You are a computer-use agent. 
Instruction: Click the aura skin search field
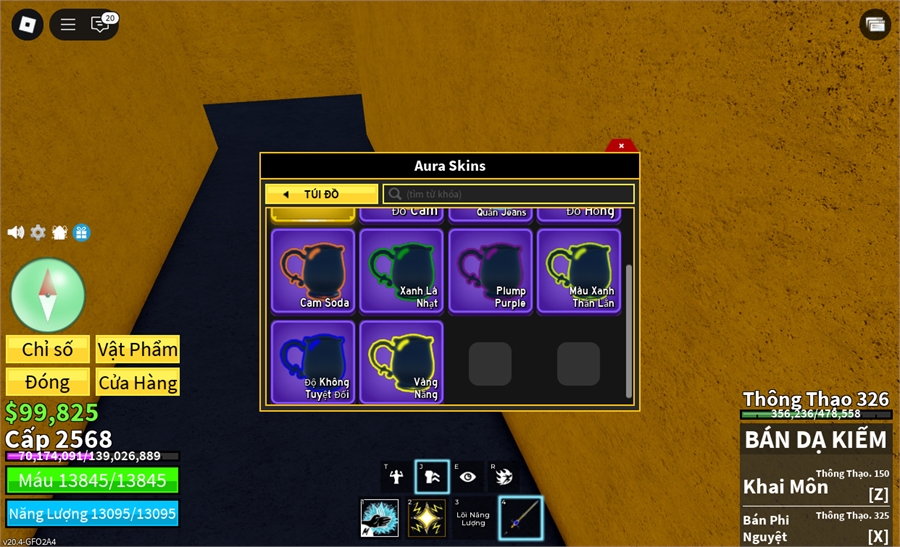(508, 194)
